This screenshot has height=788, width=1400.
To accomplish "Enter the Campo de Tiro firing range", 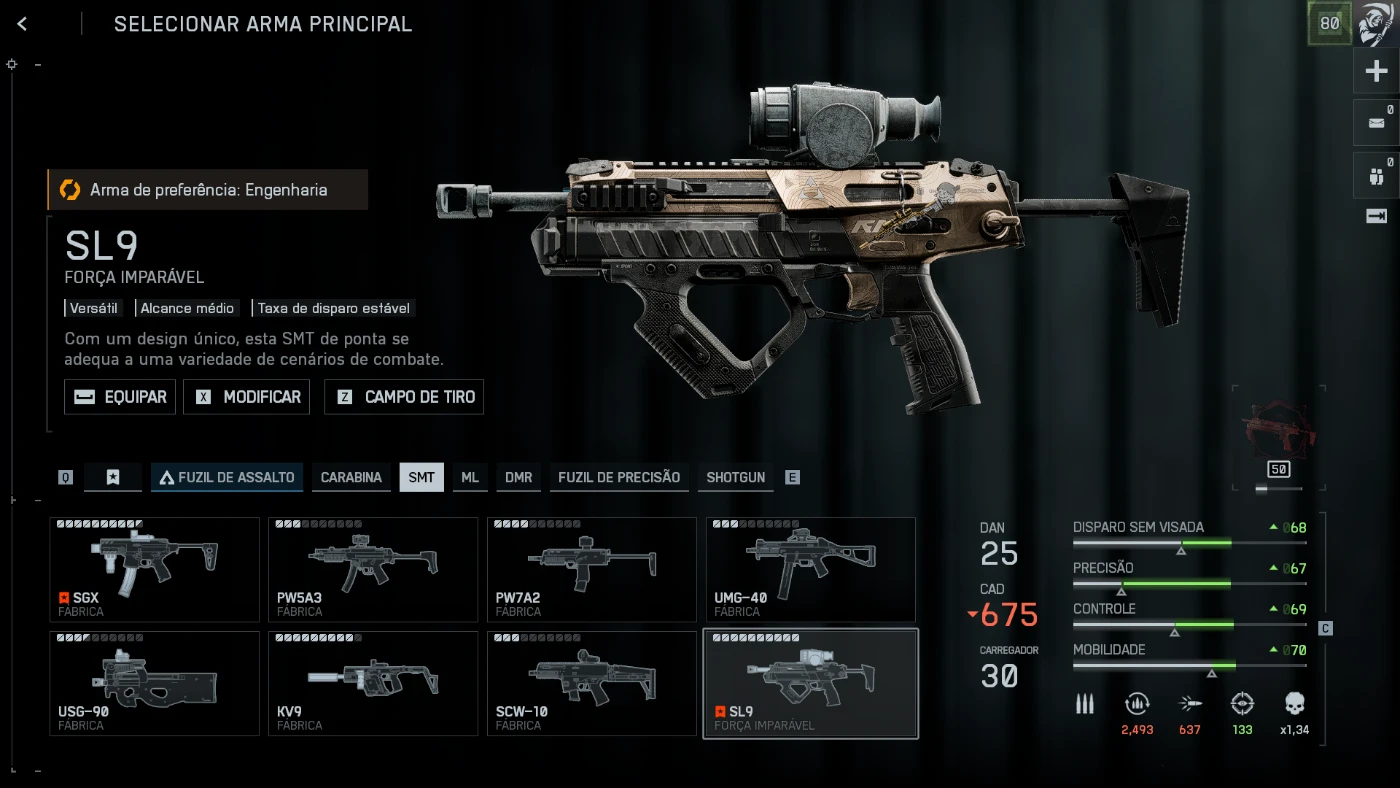I will (404, 397).
